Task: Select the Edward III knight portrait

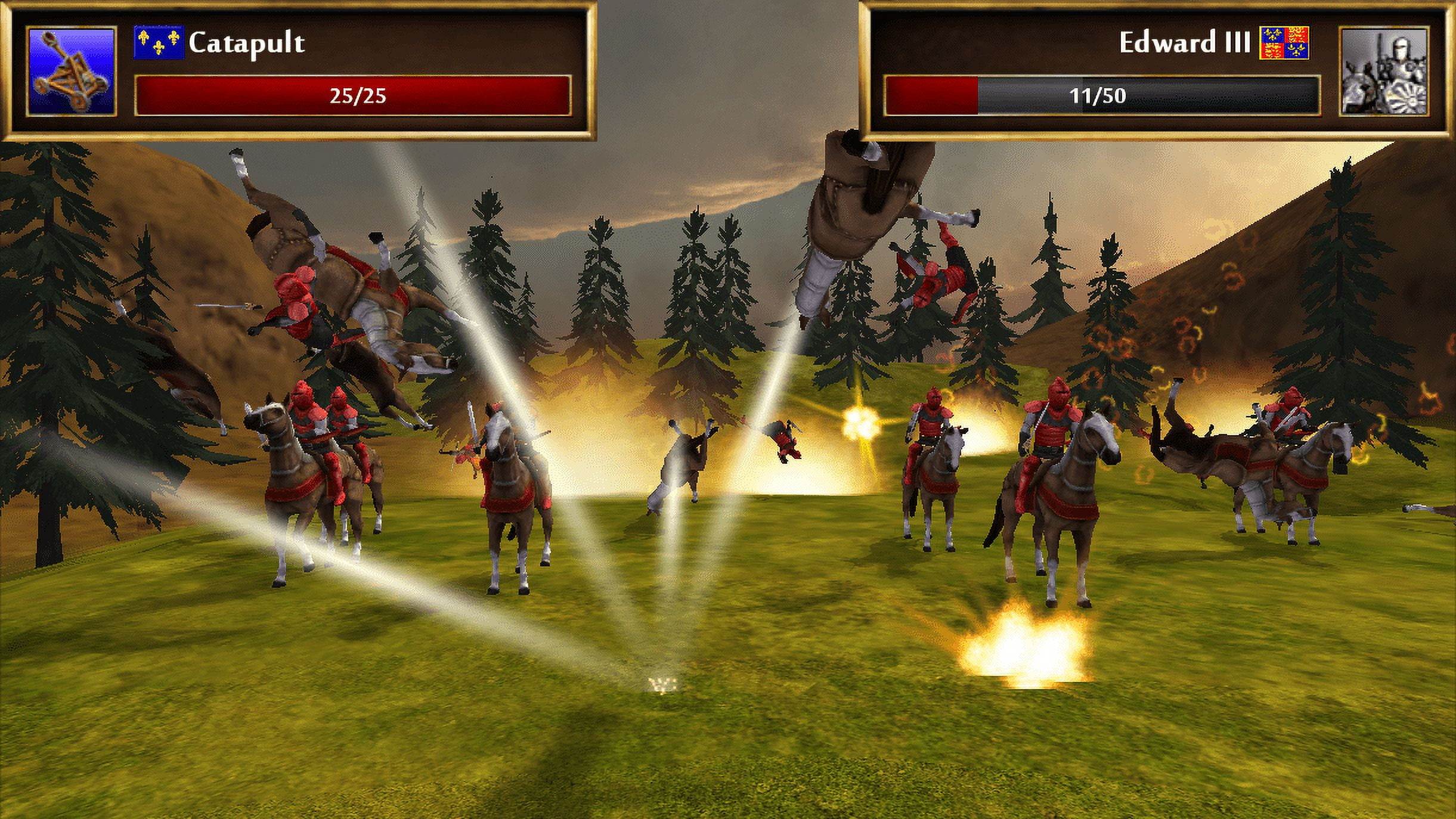Action: 1384,71
